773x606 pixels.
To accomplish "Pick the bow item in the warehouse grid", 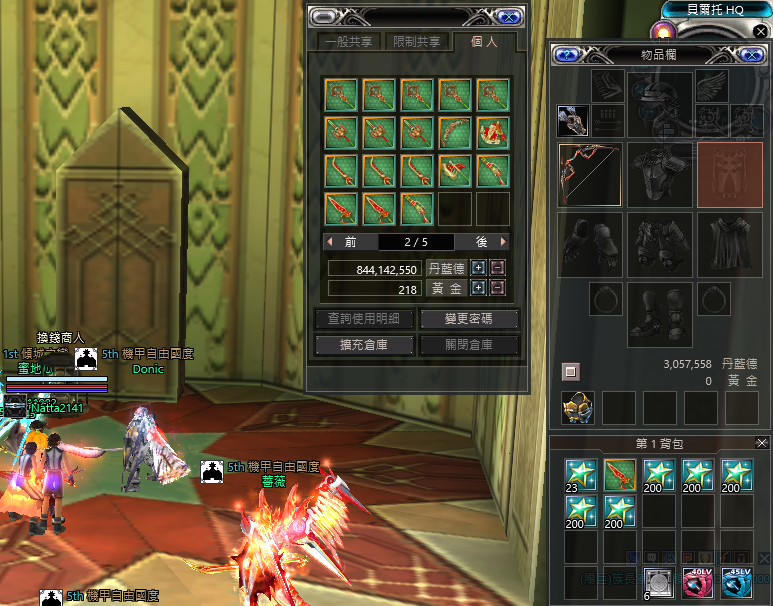I will (x=454, y=133).
